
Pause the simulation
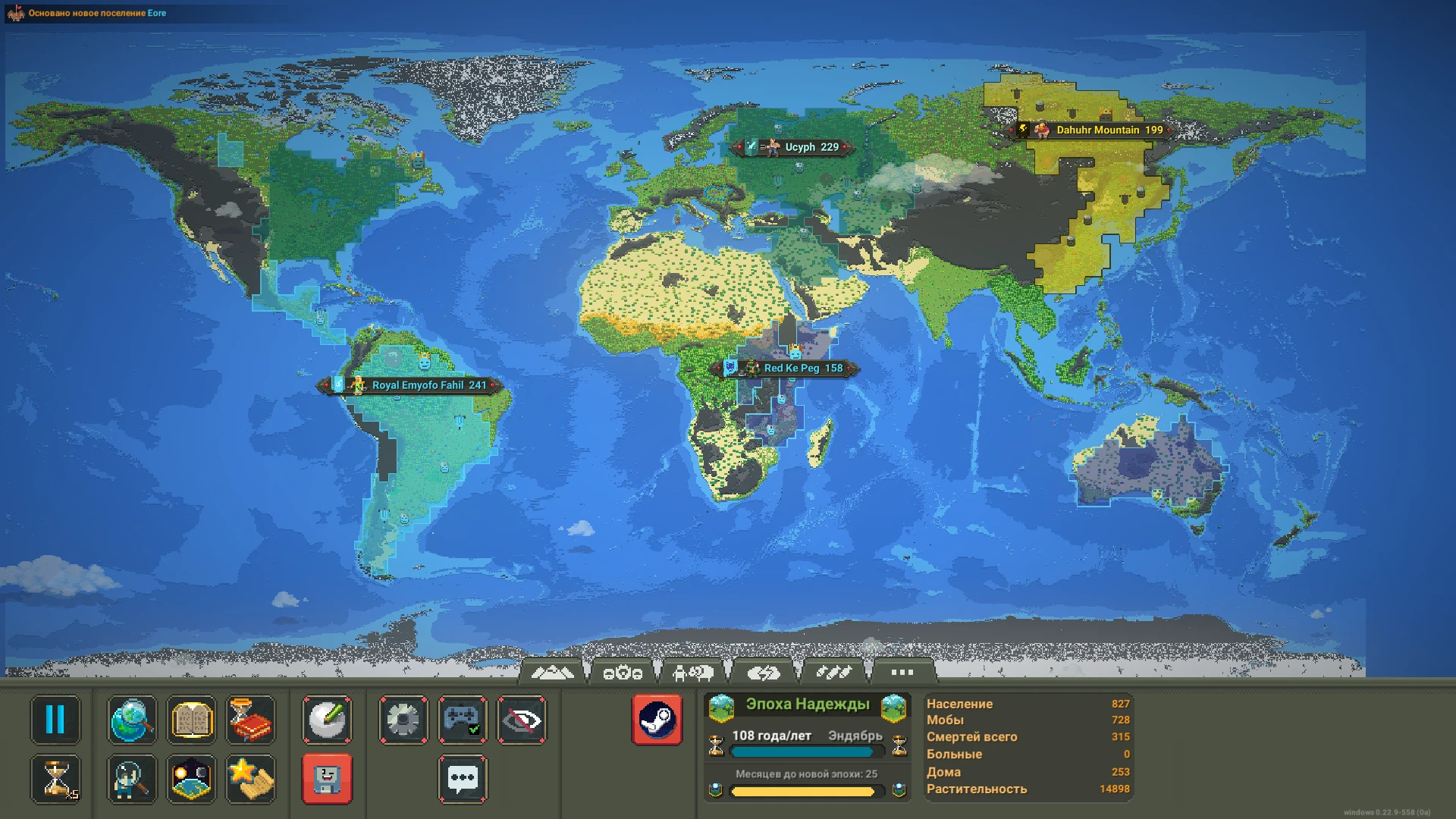55,720
